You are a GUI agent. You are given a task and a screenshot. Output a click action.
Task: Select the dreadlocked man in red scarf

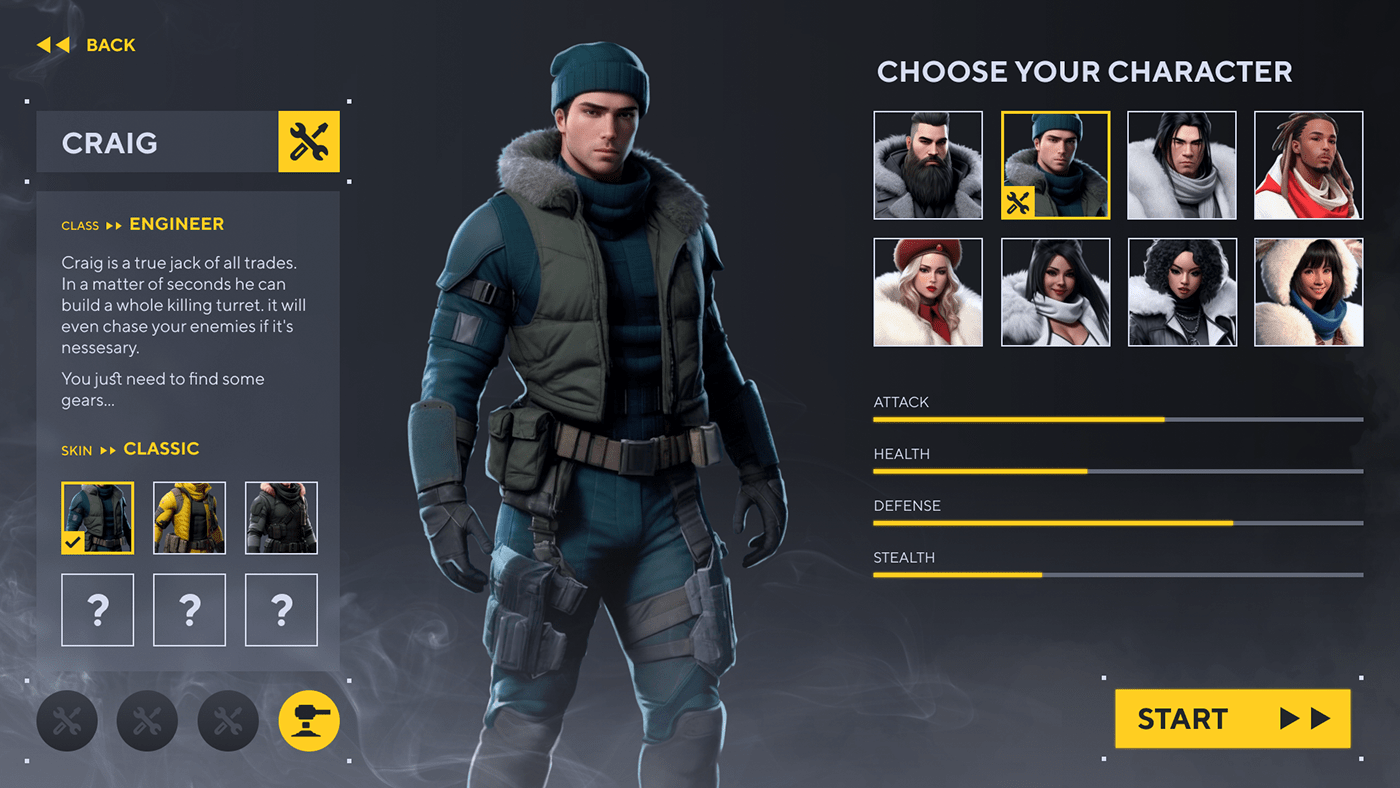1308,165
